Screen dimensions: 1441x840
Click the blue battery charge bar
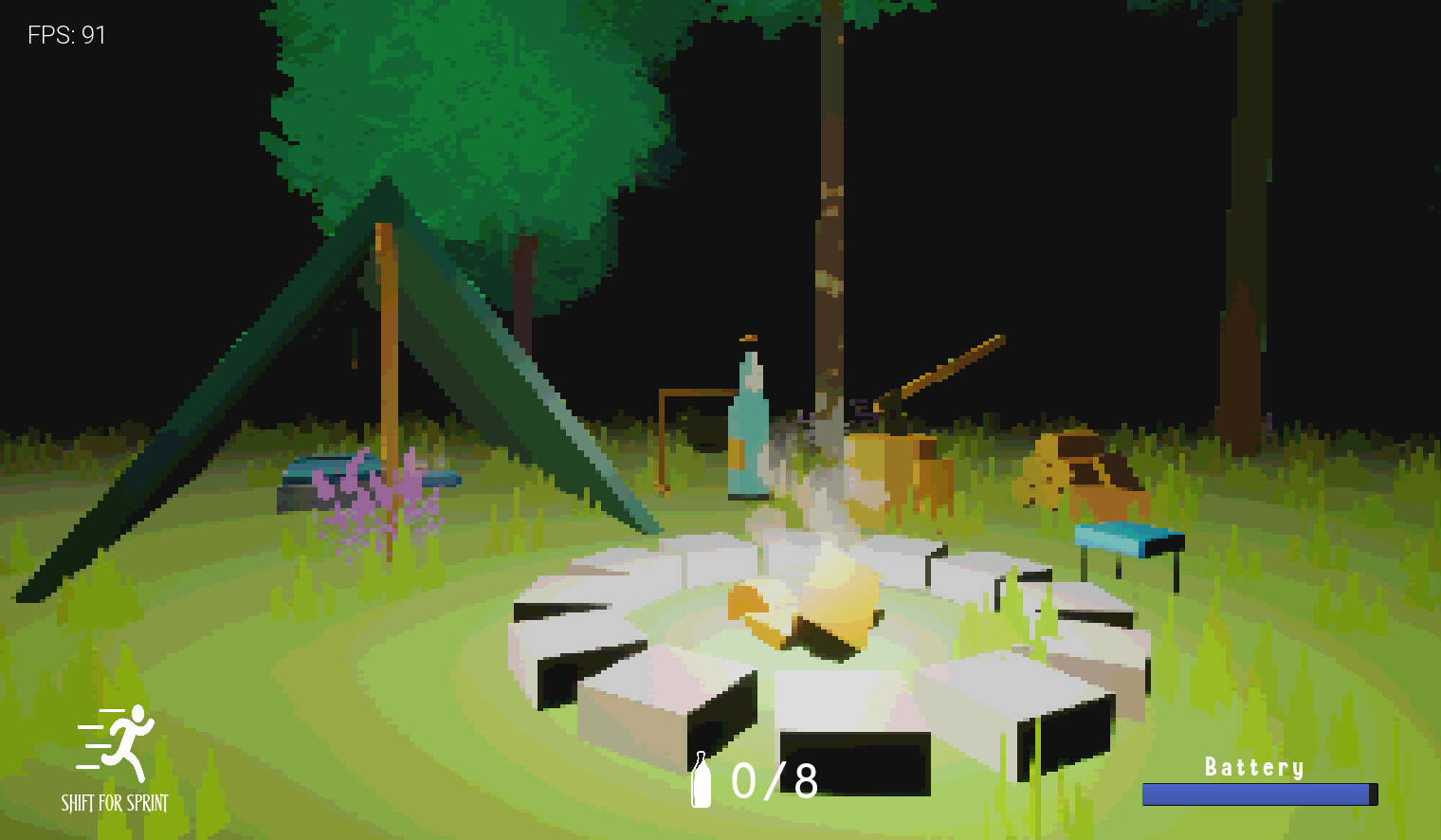tap(1258, 794)
